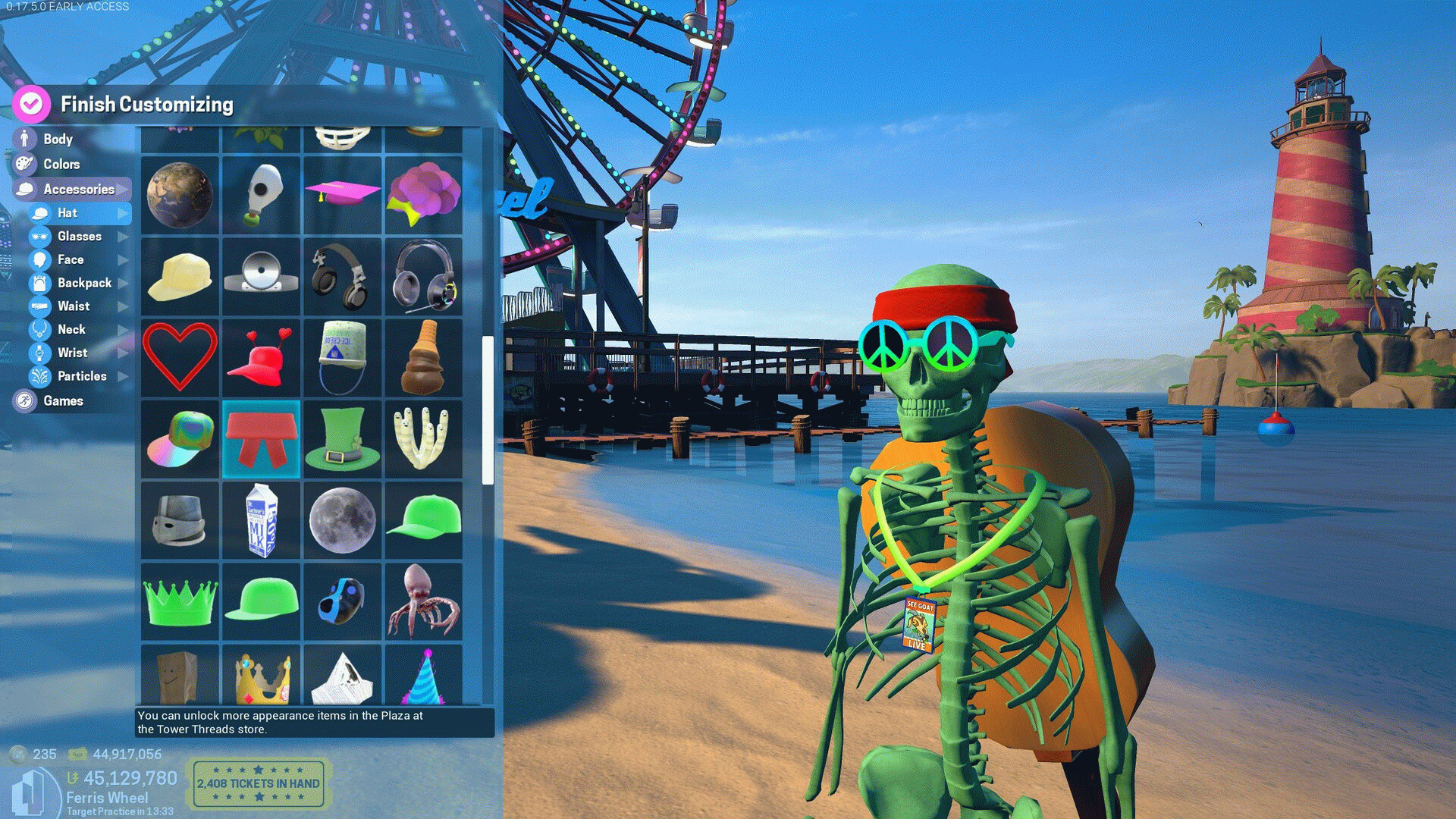The width and height of the screenshot is (1456, 819).
Task: Show the Waist accessories
Action: pyautogui.click(x=74, y=306)
